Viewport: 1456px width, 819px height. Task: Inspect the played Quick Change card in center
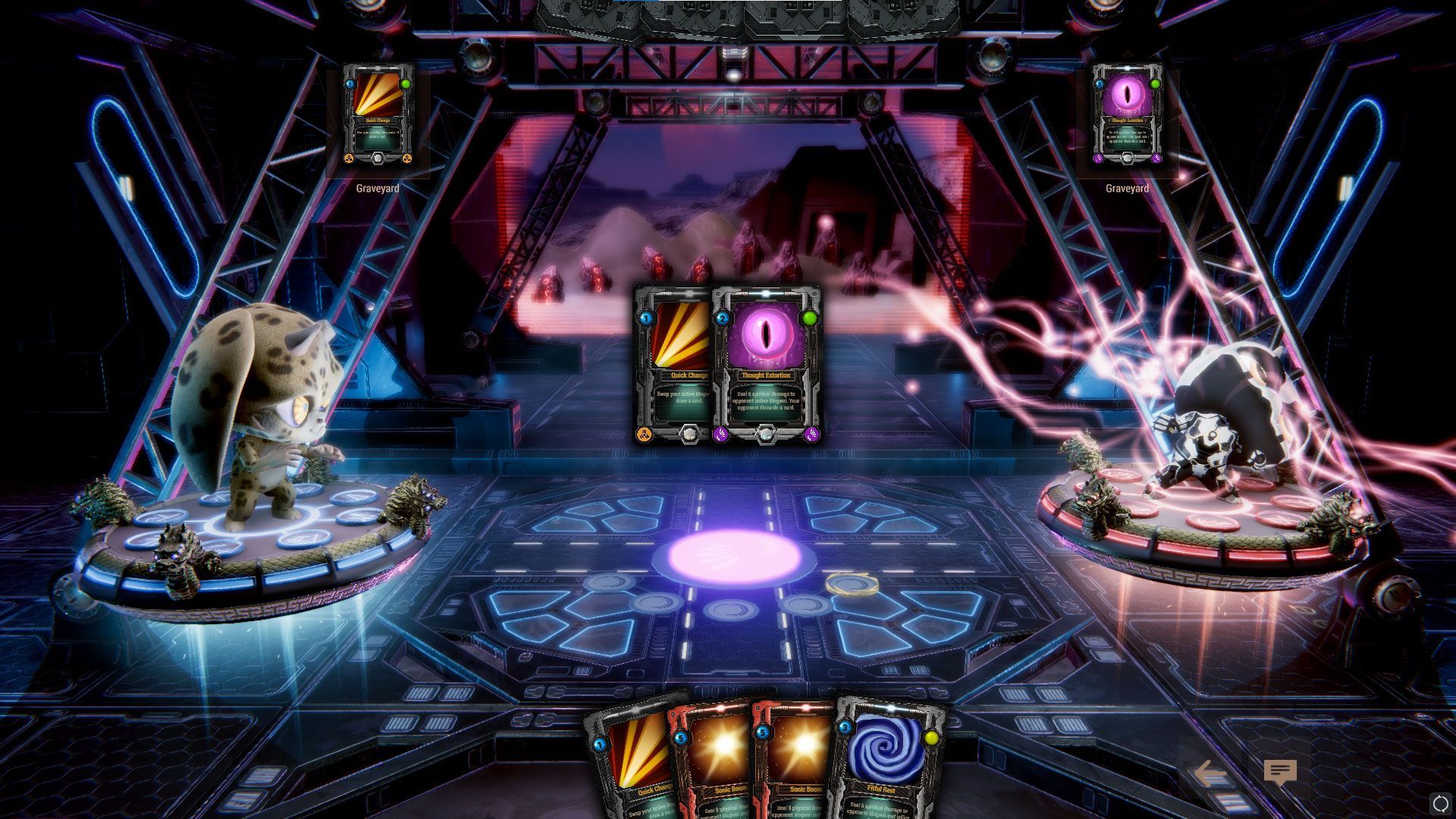click(671, 366)
